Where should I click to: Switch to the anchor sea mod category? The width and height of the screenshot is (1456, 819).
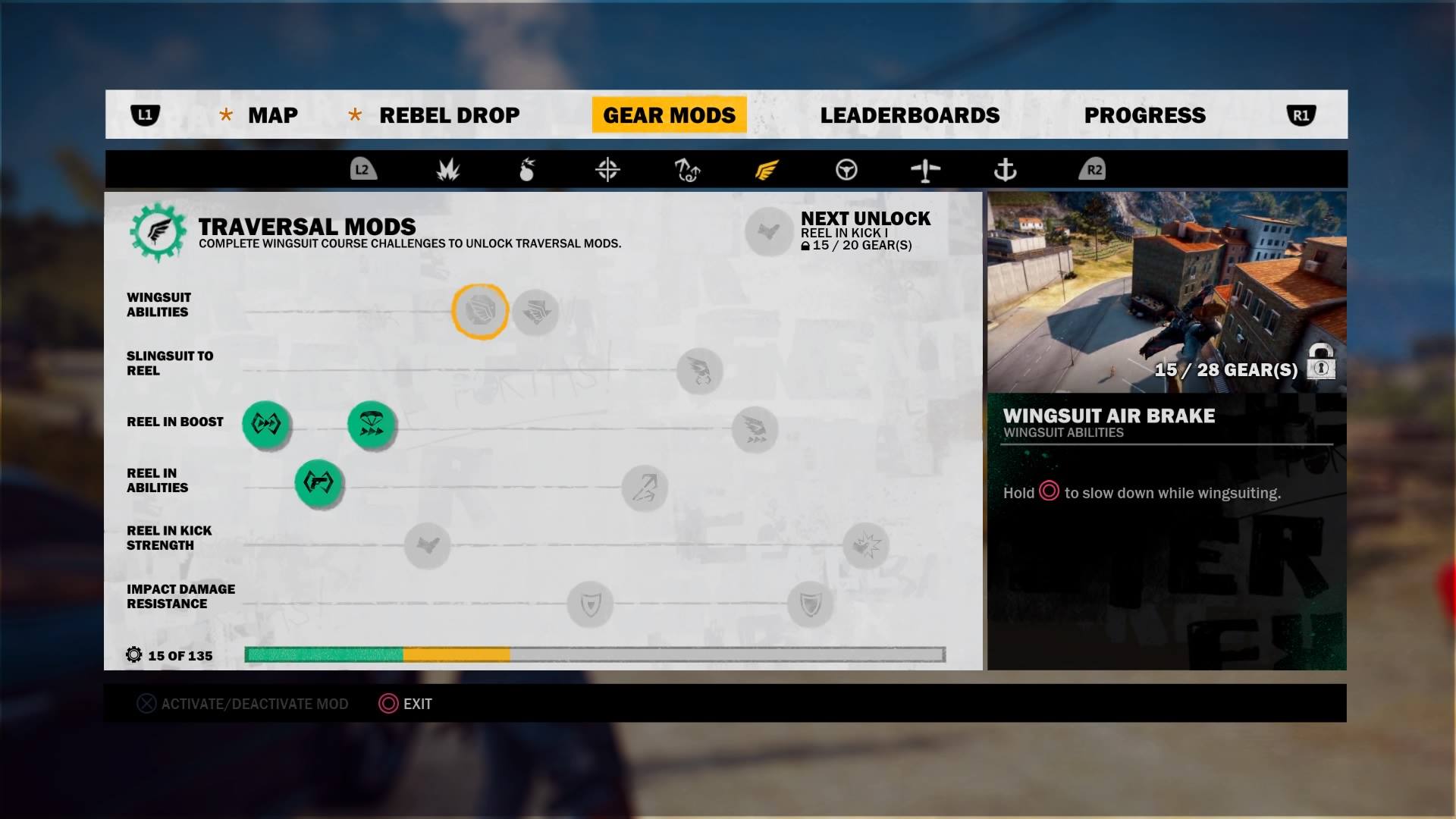[x=1005, y=170]
